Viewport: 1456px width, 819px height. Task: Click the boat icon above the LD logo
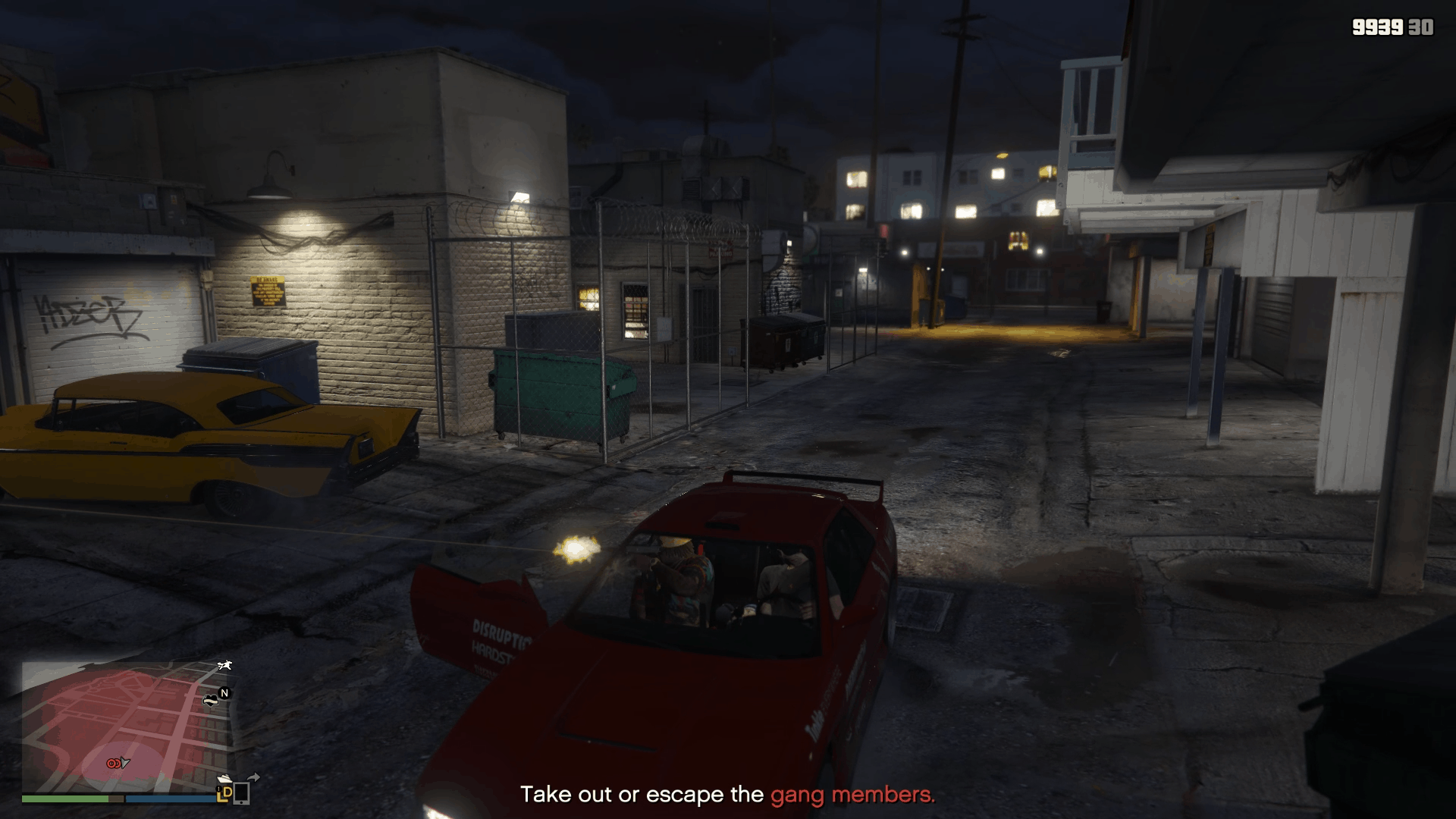pyautogui.click(x=225, y=779)
